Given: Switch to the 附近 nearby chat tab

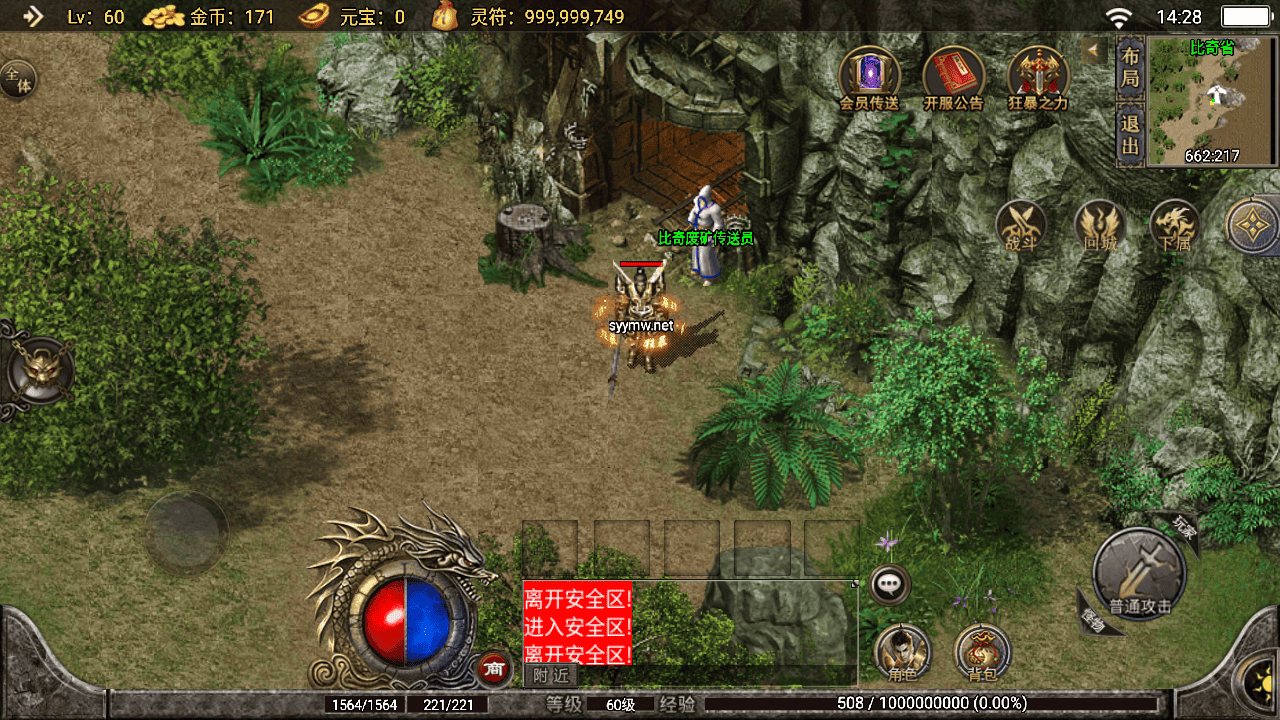Looking at the screenshot, I should click(x=550, y=676).
